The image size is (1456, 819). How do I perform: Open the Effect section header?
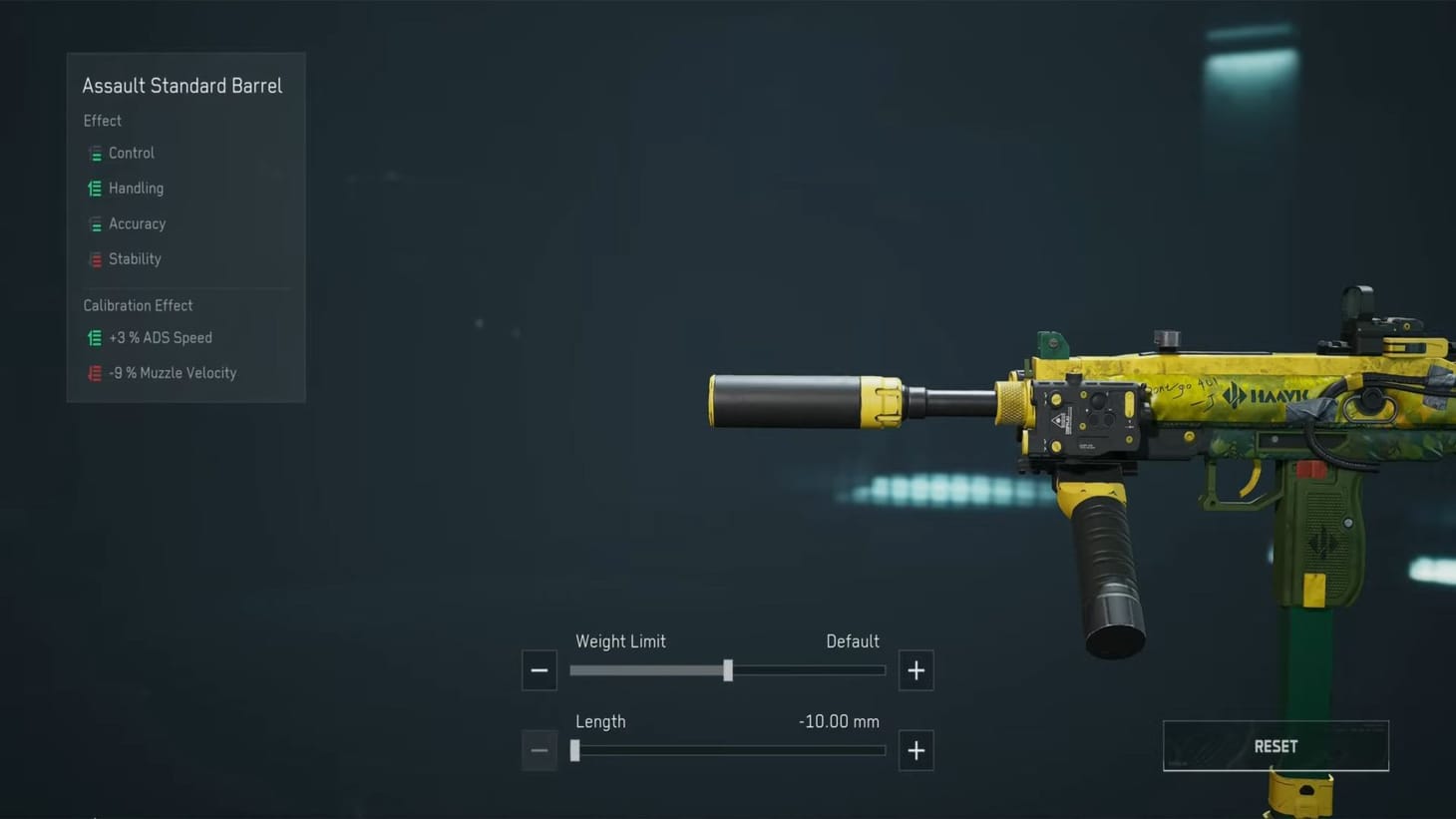coord(102,121)
